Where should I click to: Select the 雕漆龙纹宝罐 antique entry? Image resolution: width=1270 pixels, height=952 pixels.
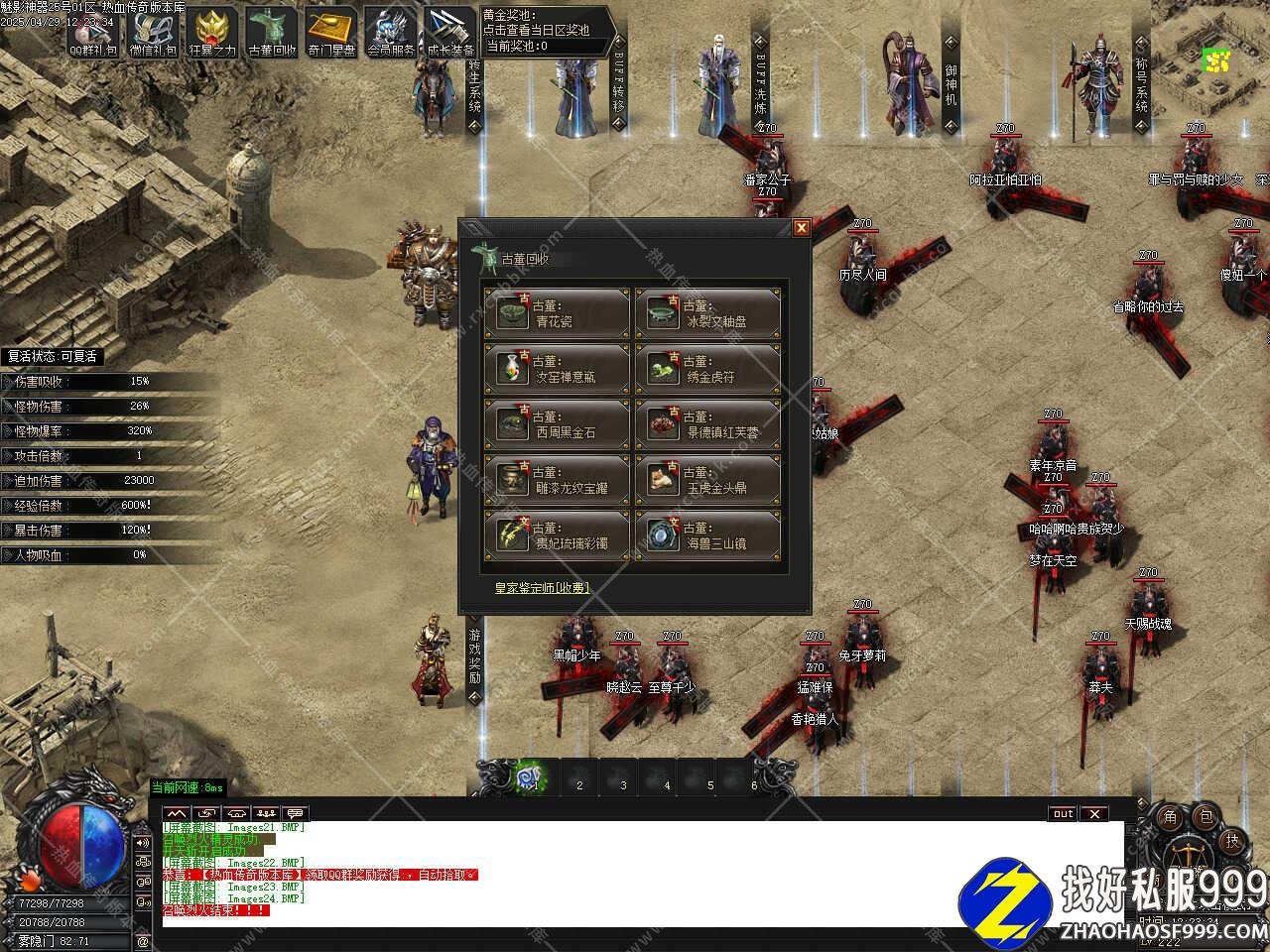[x=558, y=481]
